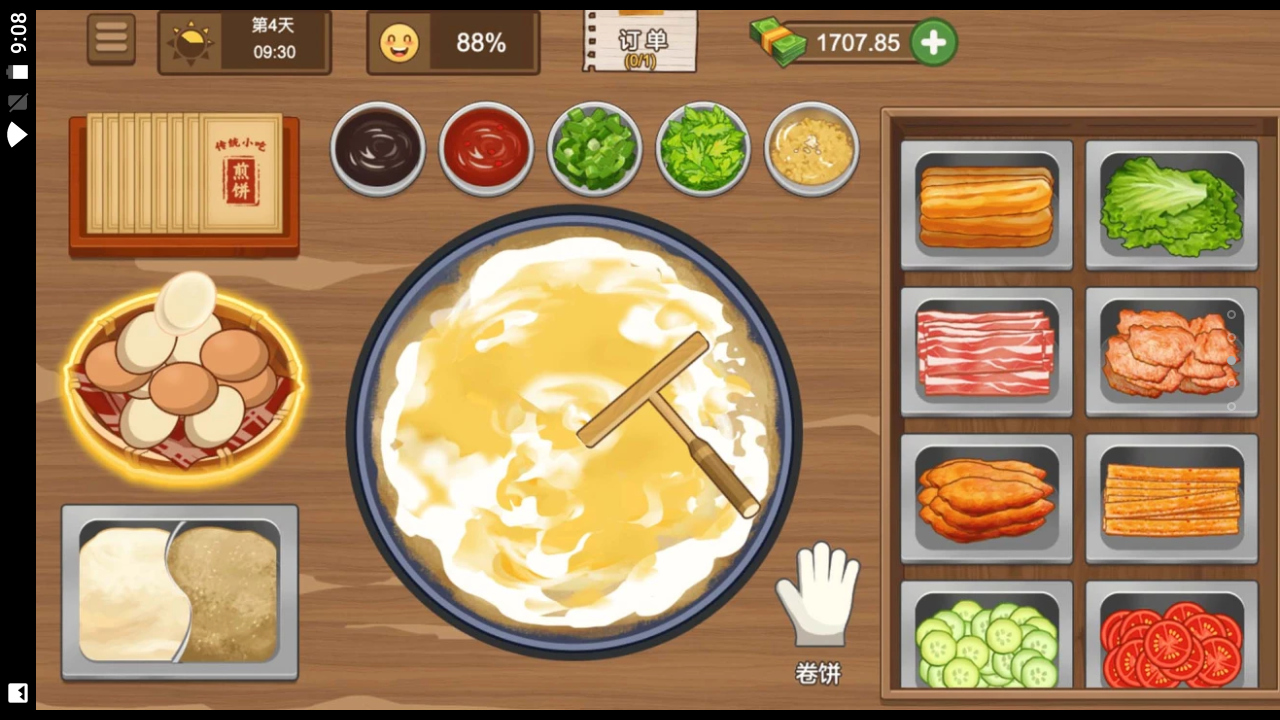Pick the lettuce from the ingredient shelf

(1171, 205)
